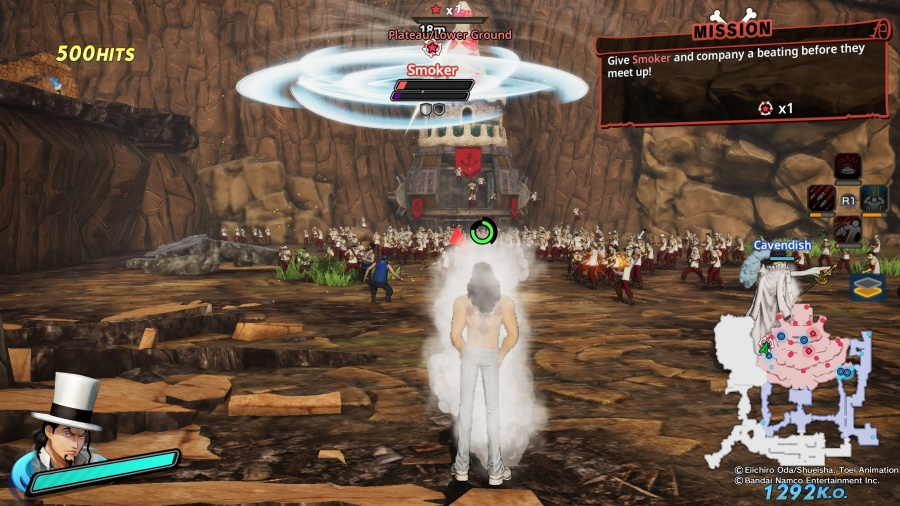Open the Mission objective panel
The width and height of the screenshot is (900, 506).
click(x=742, y=75)
